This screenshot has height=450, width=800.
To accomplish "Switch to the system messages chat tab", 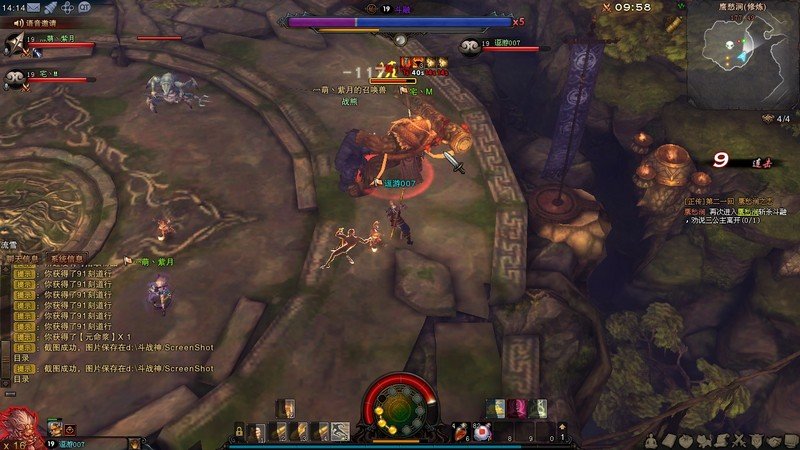I will tap(67, 258).
